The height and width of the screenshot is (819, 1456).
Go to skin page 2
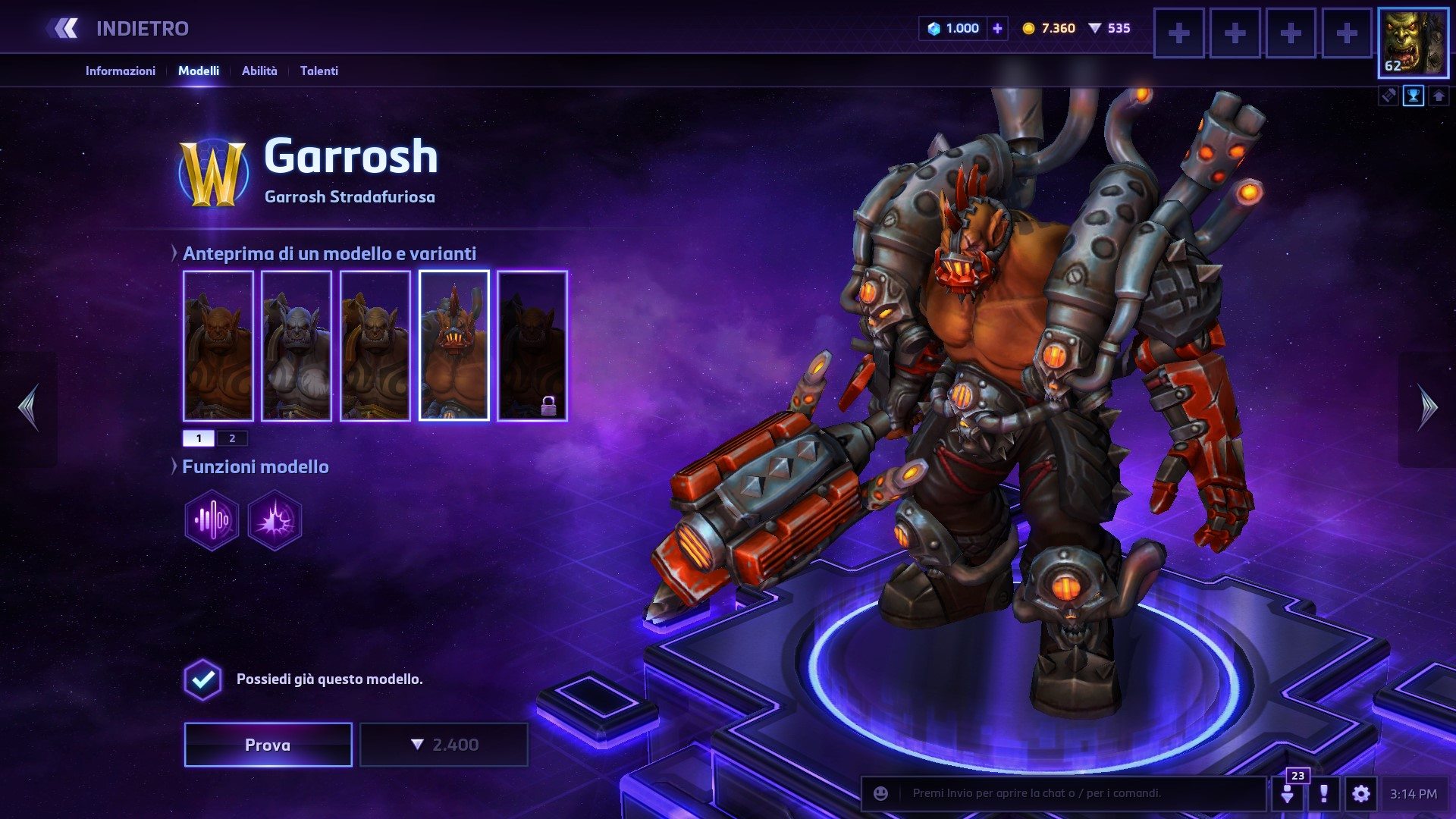[232, 438]
